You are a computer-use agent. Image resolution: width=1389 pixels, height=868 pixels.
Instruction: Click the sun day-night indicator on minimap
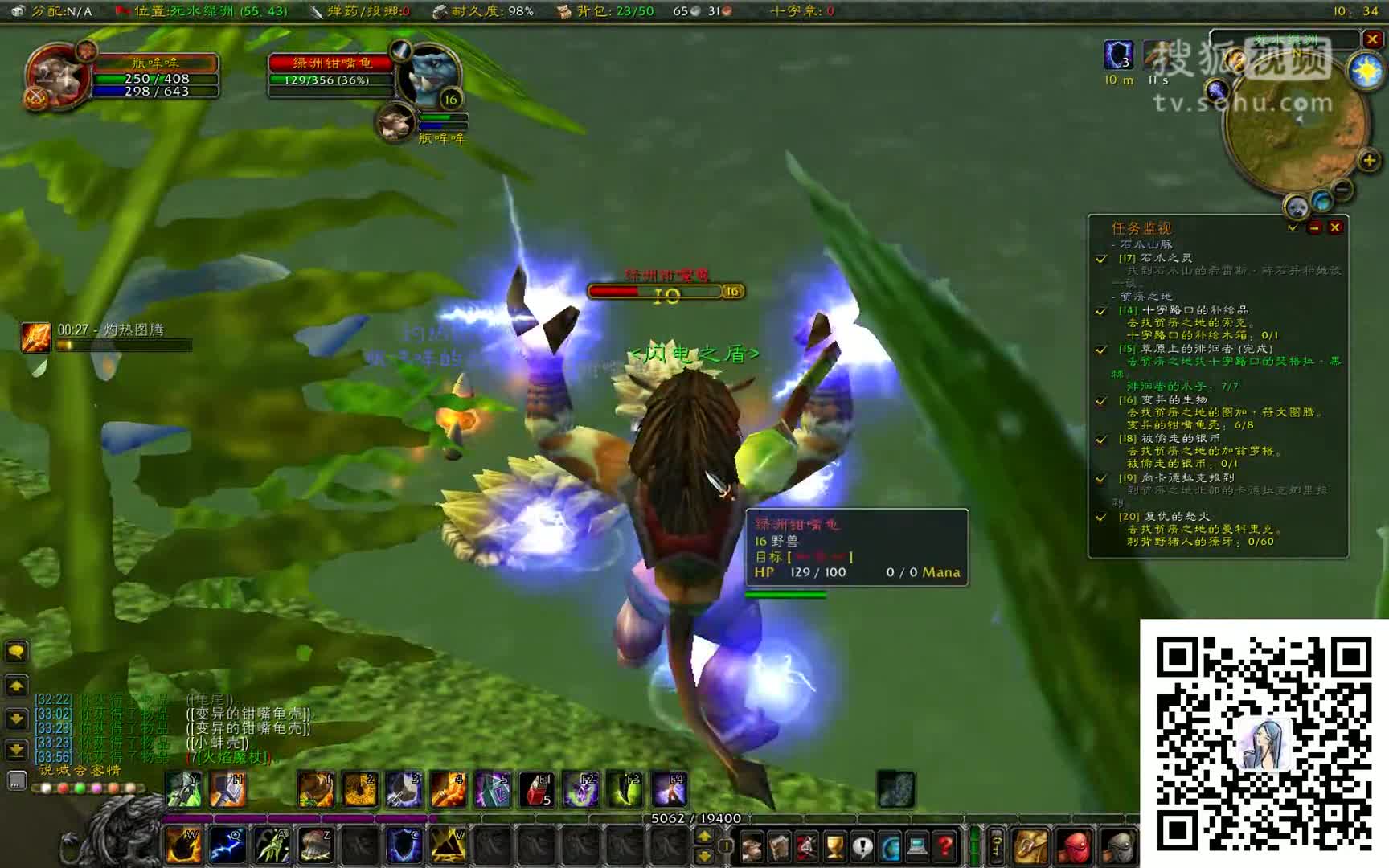click(1366, 72)
